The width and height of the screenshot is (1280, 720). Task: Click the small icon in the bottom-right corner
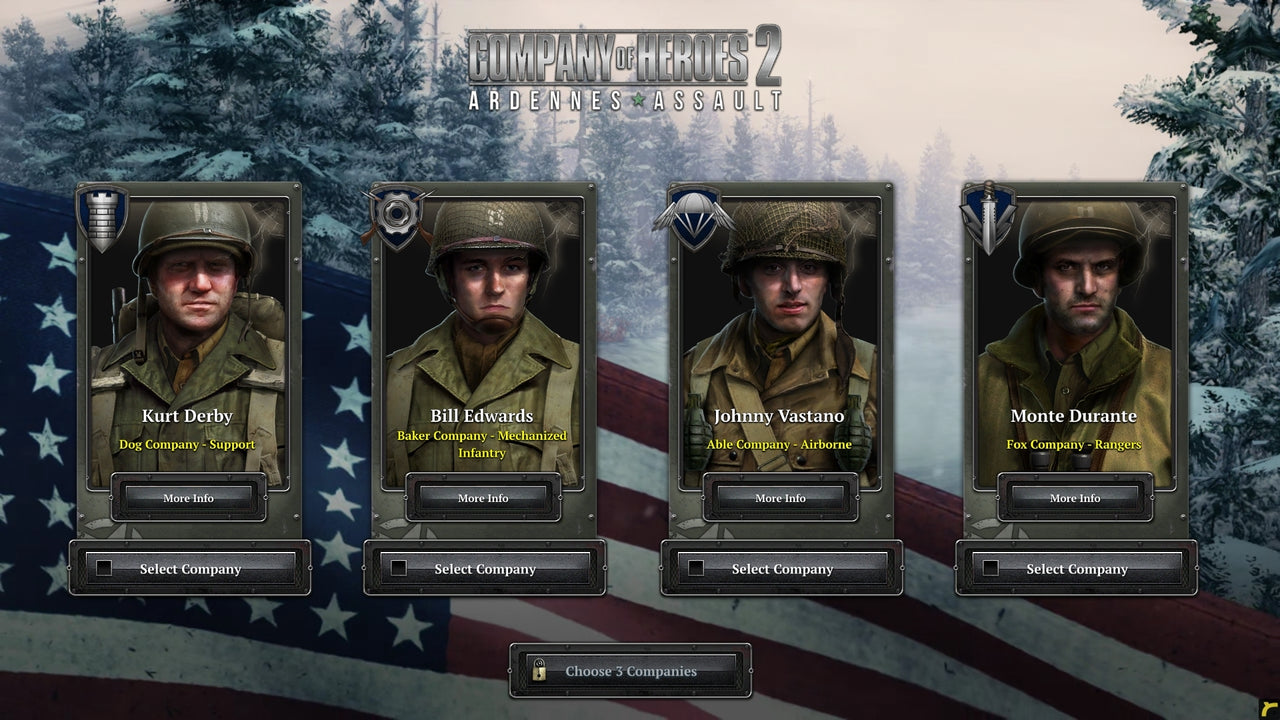pos(1268,712)
